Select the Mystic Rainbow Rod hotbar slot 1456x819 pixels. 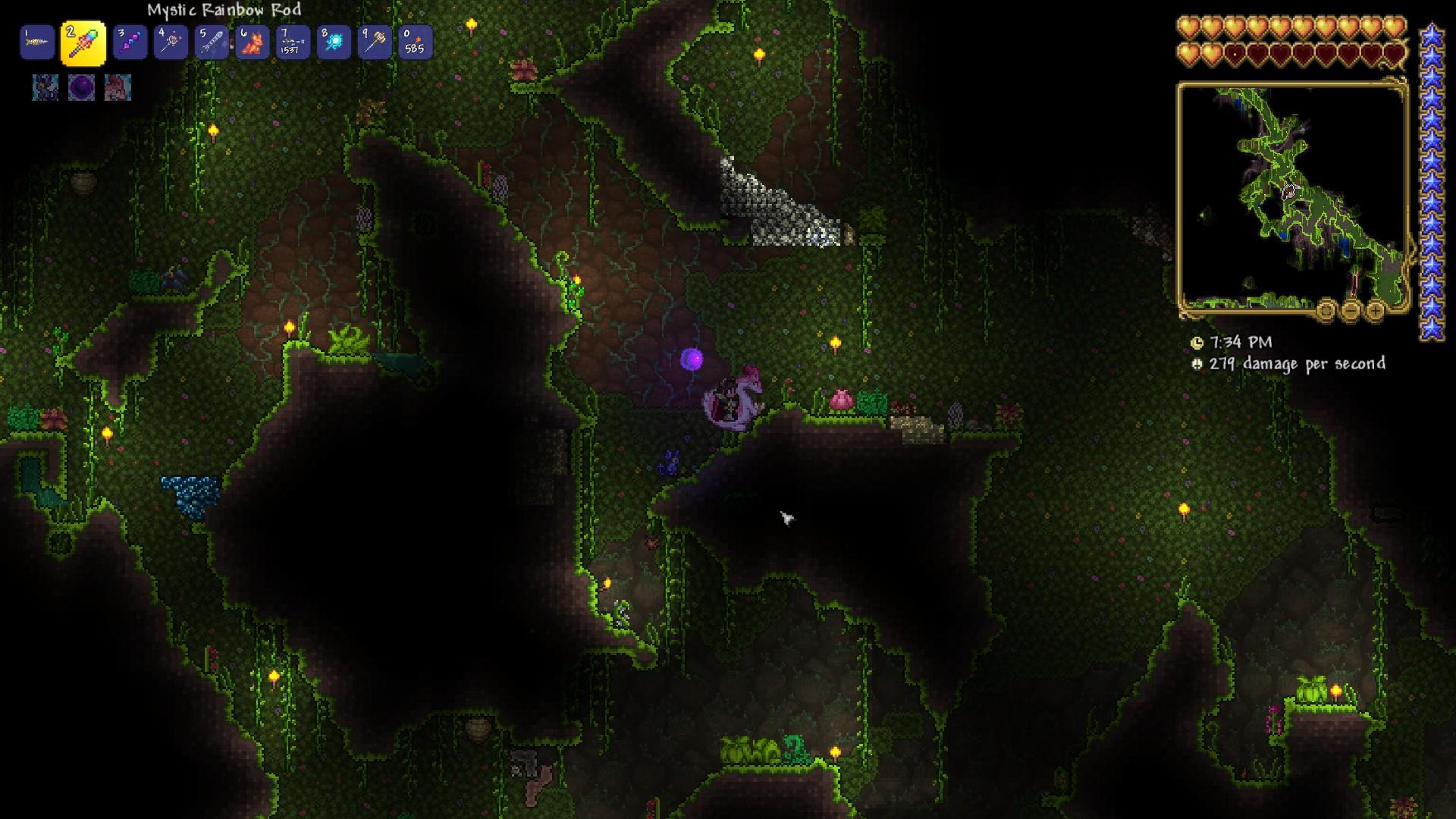click(83, 43)
